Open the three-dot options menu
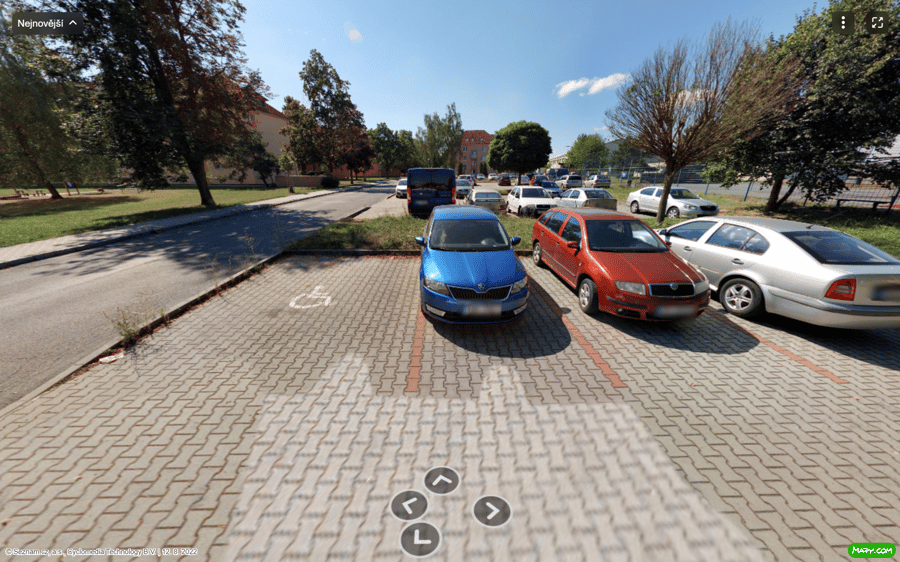Viewport: 900px width, 562px height. [843, 22]
